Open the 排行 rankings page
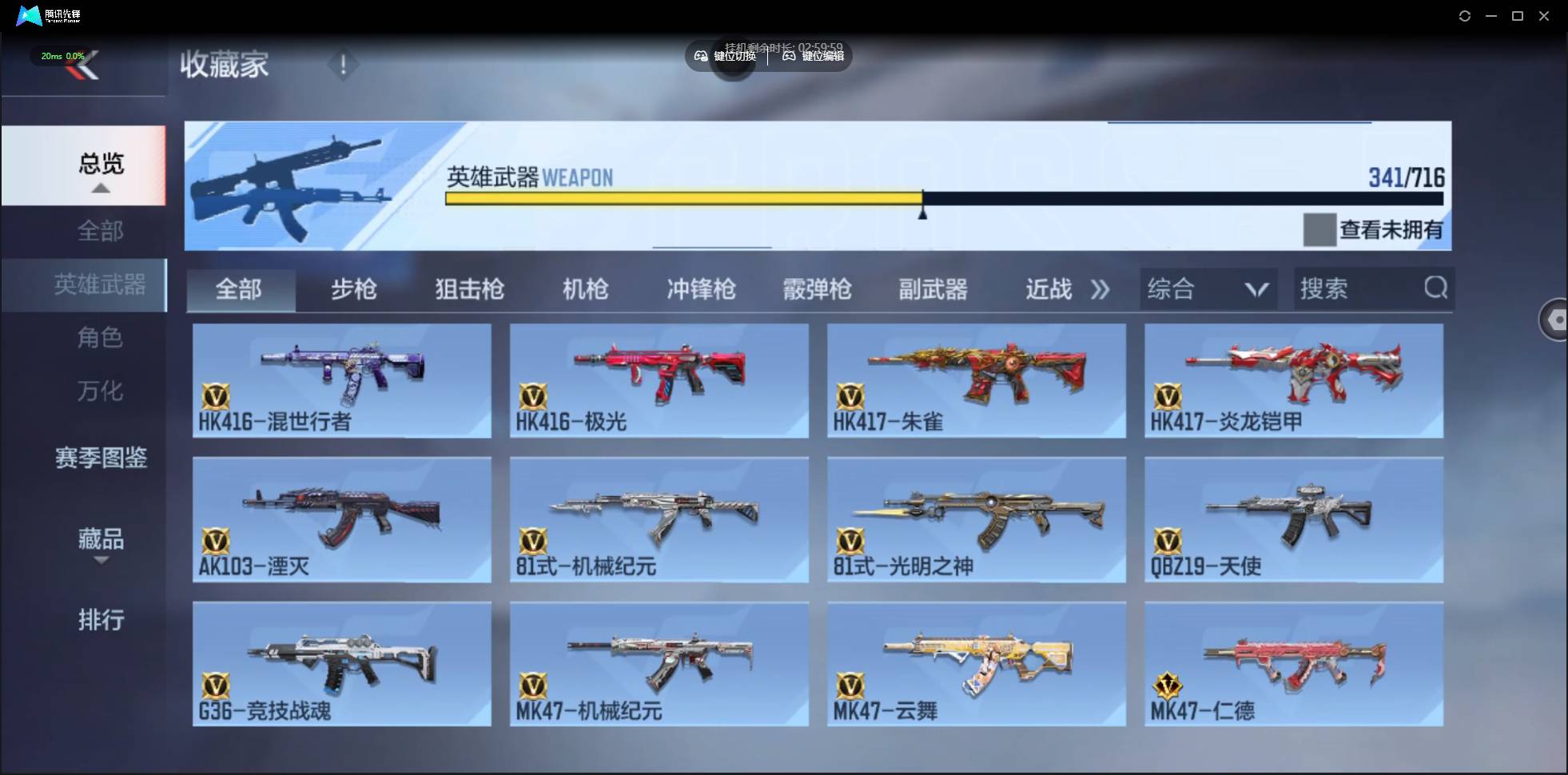This screenshot has width=1568, height=775. tap(101, 621)
